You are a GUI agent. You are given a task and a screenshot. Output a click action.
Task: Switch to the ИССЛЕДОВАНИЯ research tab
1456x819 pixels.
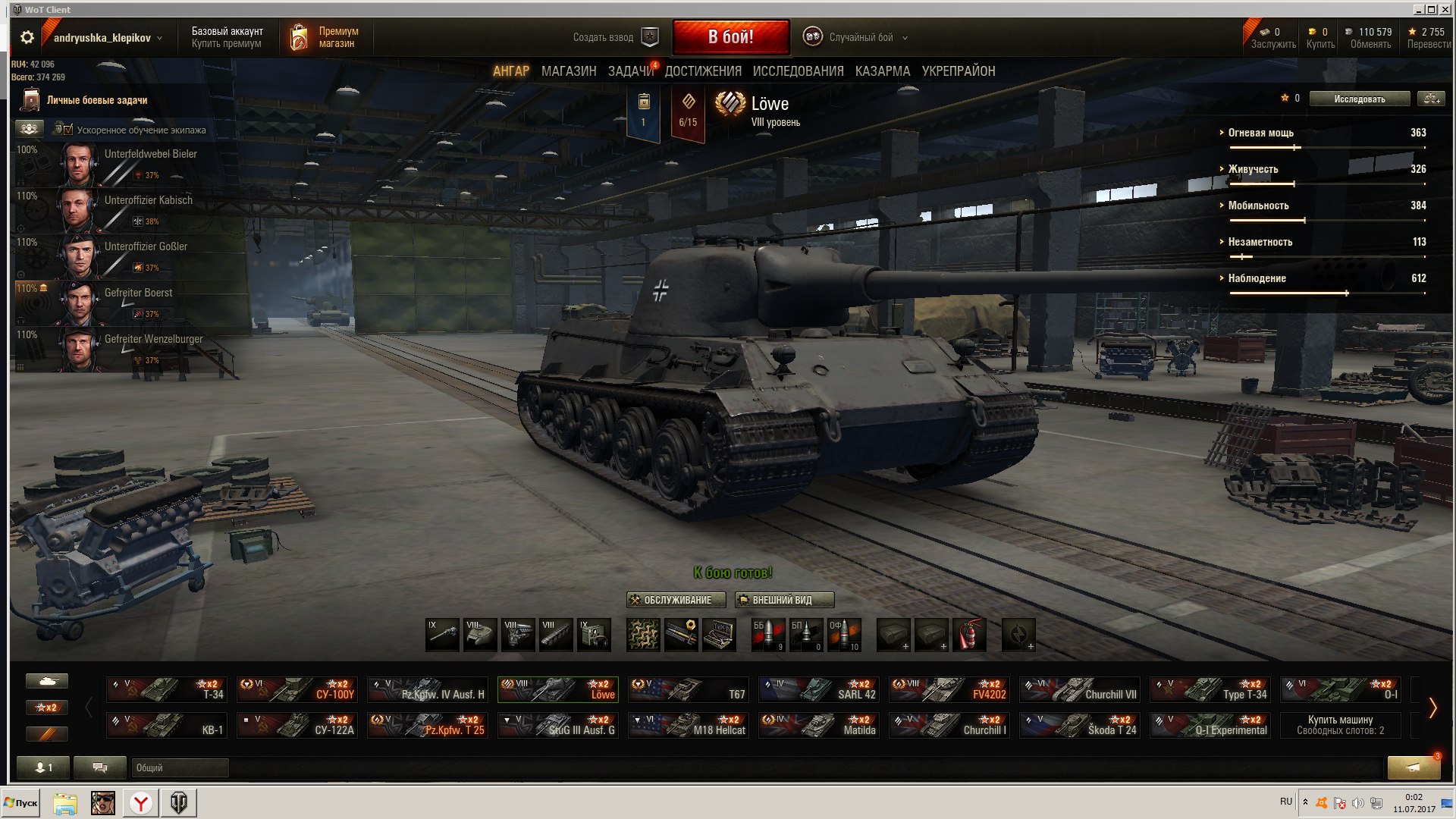click(798, 71)
